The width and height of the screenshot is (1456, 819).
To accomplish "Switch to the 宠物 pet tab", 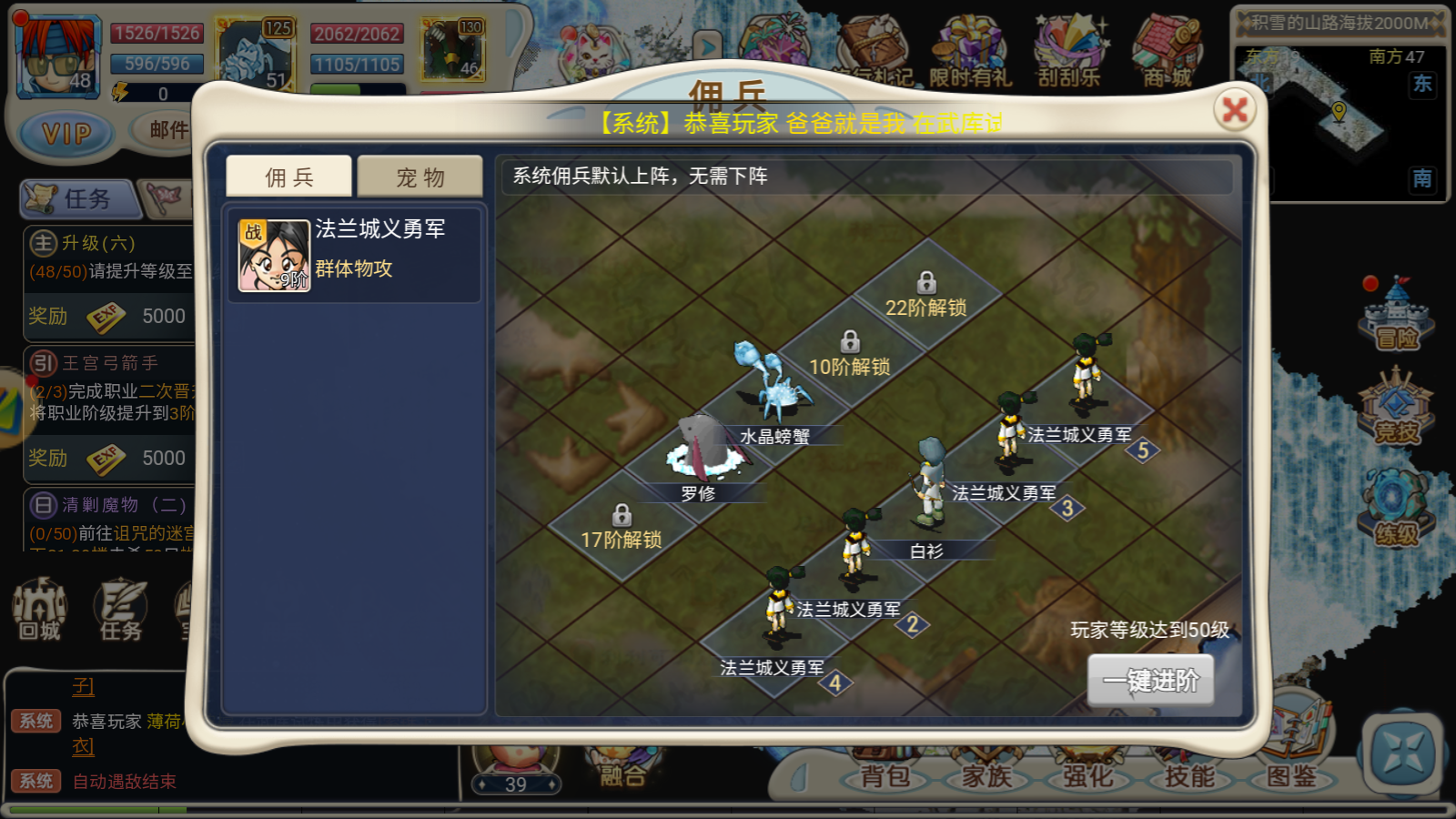I will point(420,177).
